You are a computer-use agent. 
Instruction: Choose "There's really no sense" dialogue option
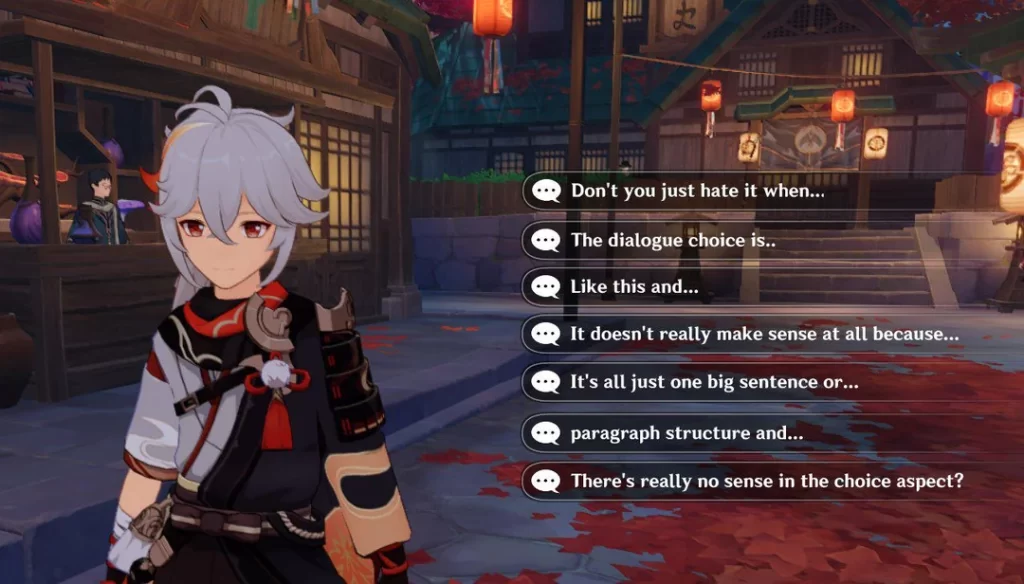[x=766, y=481]
